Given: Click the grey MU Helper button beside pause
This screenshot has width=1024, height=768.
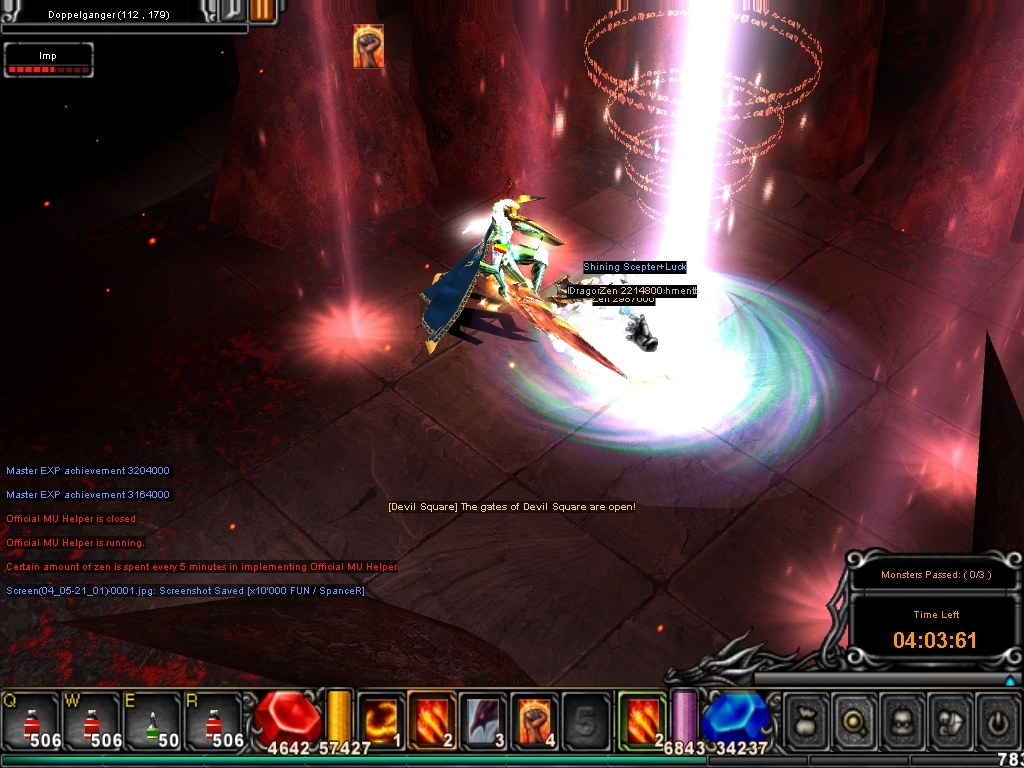Looking at the screenshot, I should 231,10.
